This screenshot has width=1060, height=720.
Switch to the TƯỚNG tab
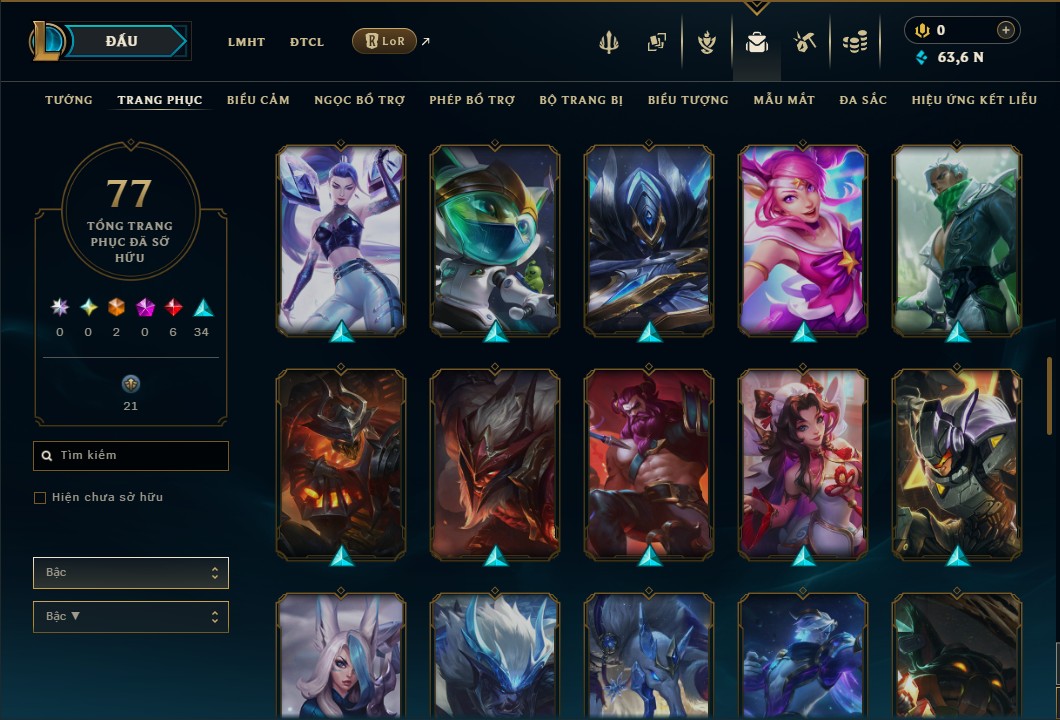[69, 100]
